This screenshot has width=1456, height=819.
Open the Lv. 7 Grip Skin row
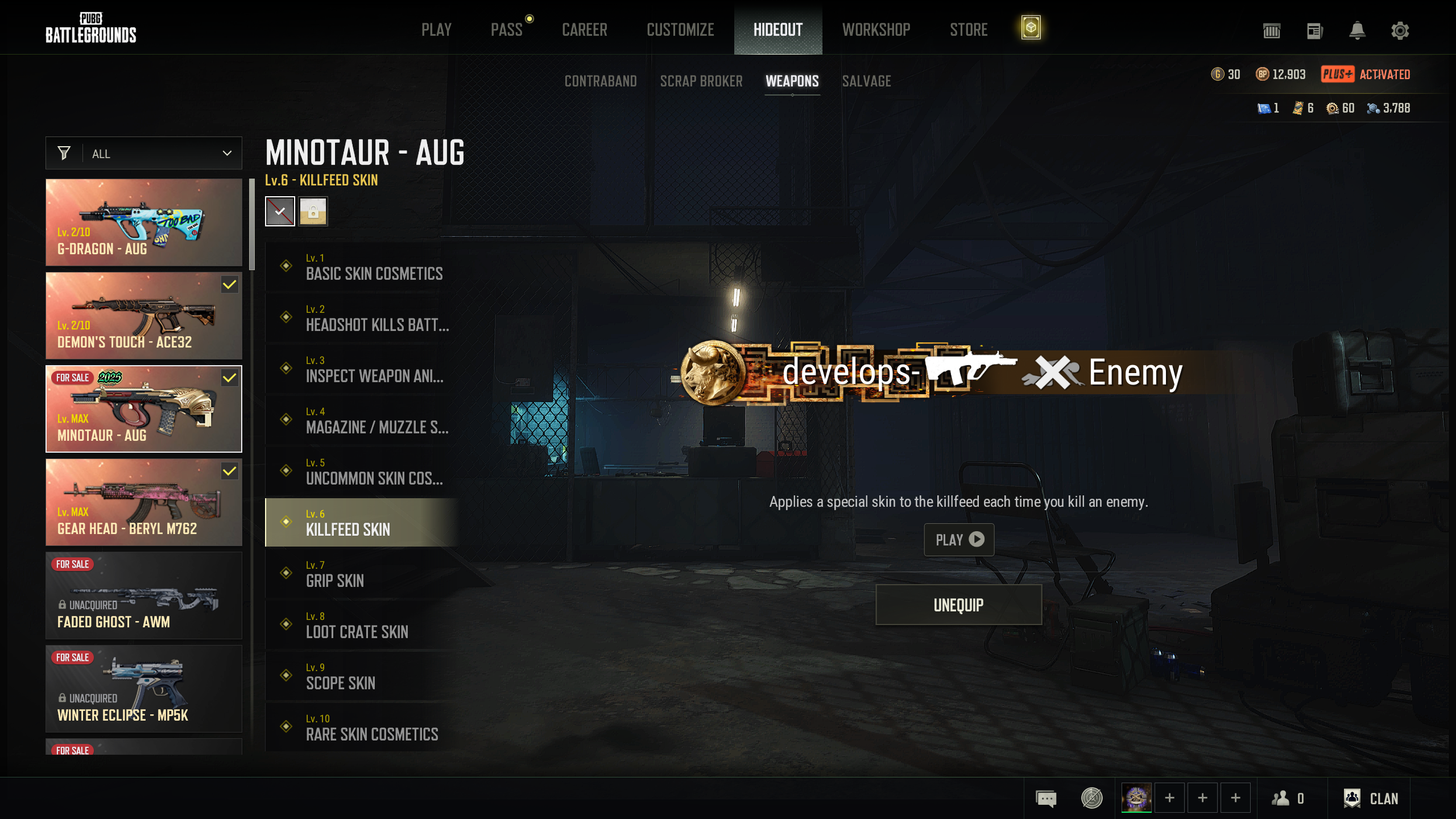tap(362, 574)
